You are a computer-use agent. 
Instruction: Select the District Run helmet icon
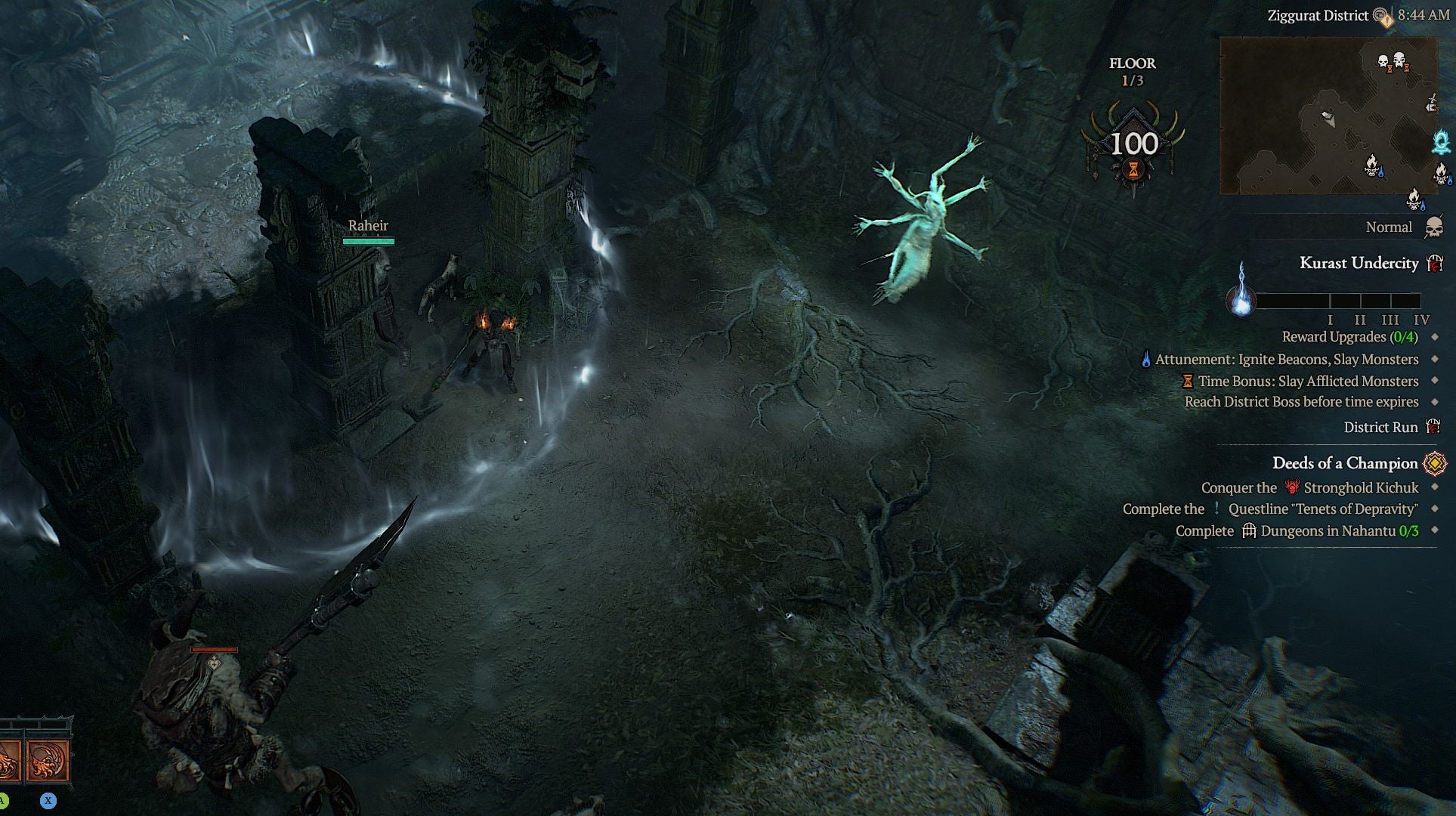(1431, 428)
